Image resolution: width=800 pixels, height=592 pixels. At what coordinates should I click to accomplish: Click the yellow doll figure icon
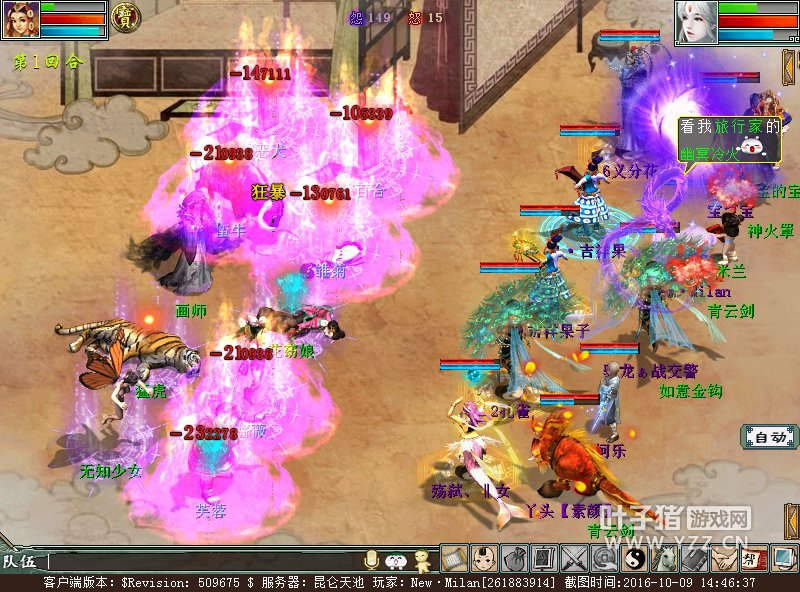pos(422,560)
